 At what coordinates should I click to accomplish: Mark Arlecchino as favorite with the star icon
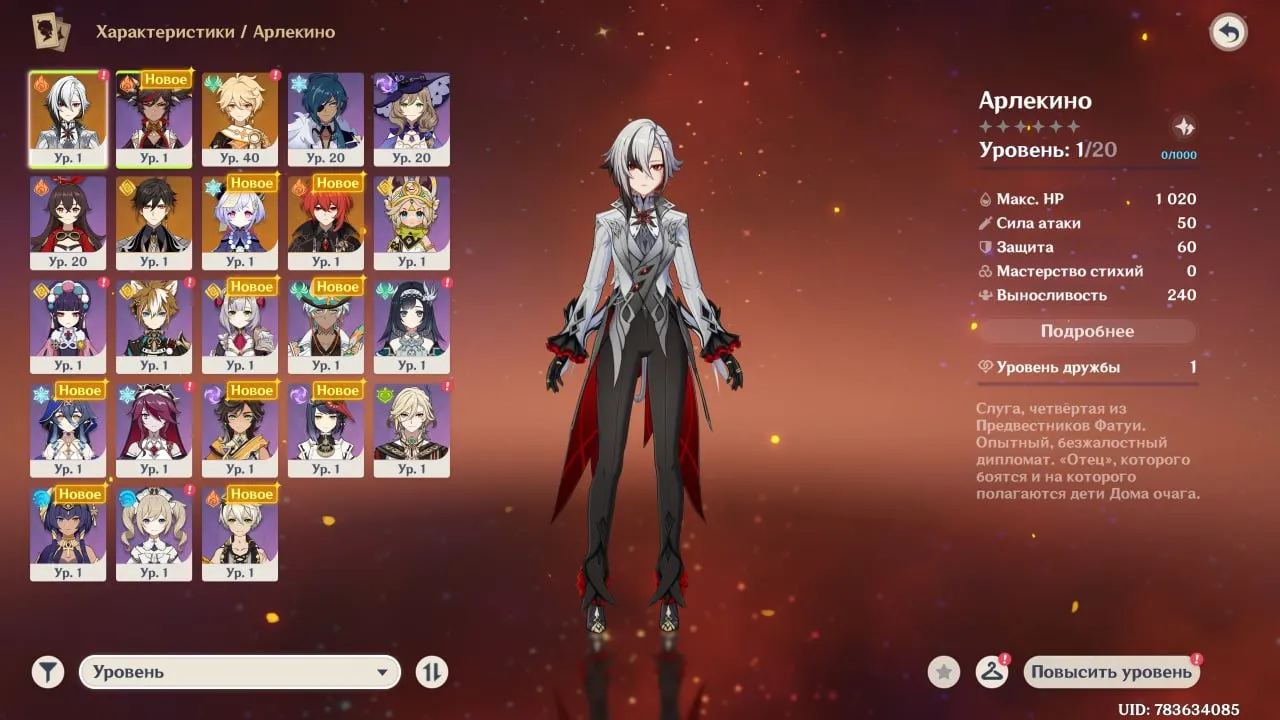[x=943, y=672]
